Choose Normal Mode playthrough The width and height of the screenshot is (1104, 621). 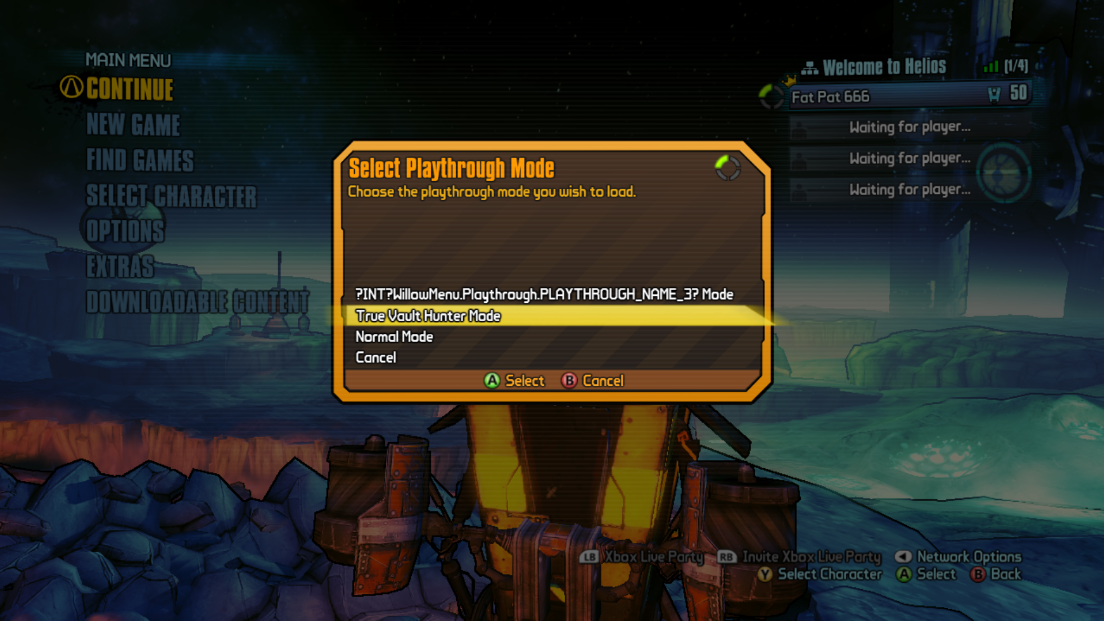coord(394,337)
